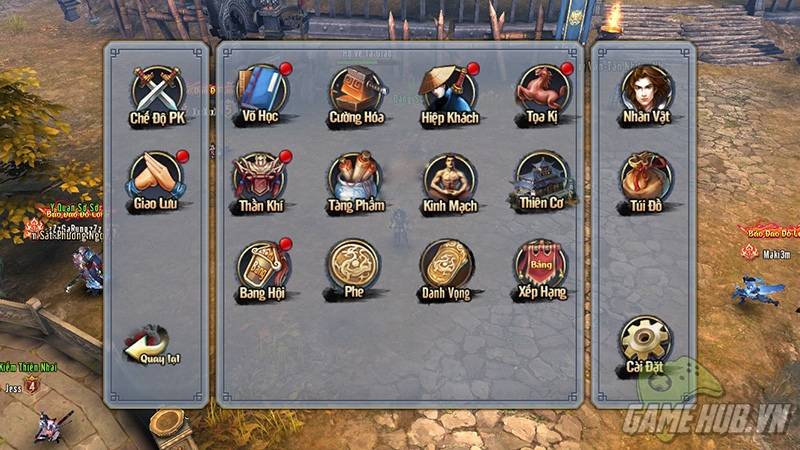Open the Nhân Vật character portrait
Viewport: 800px width, 450px height.
click(x=645, y=90)
